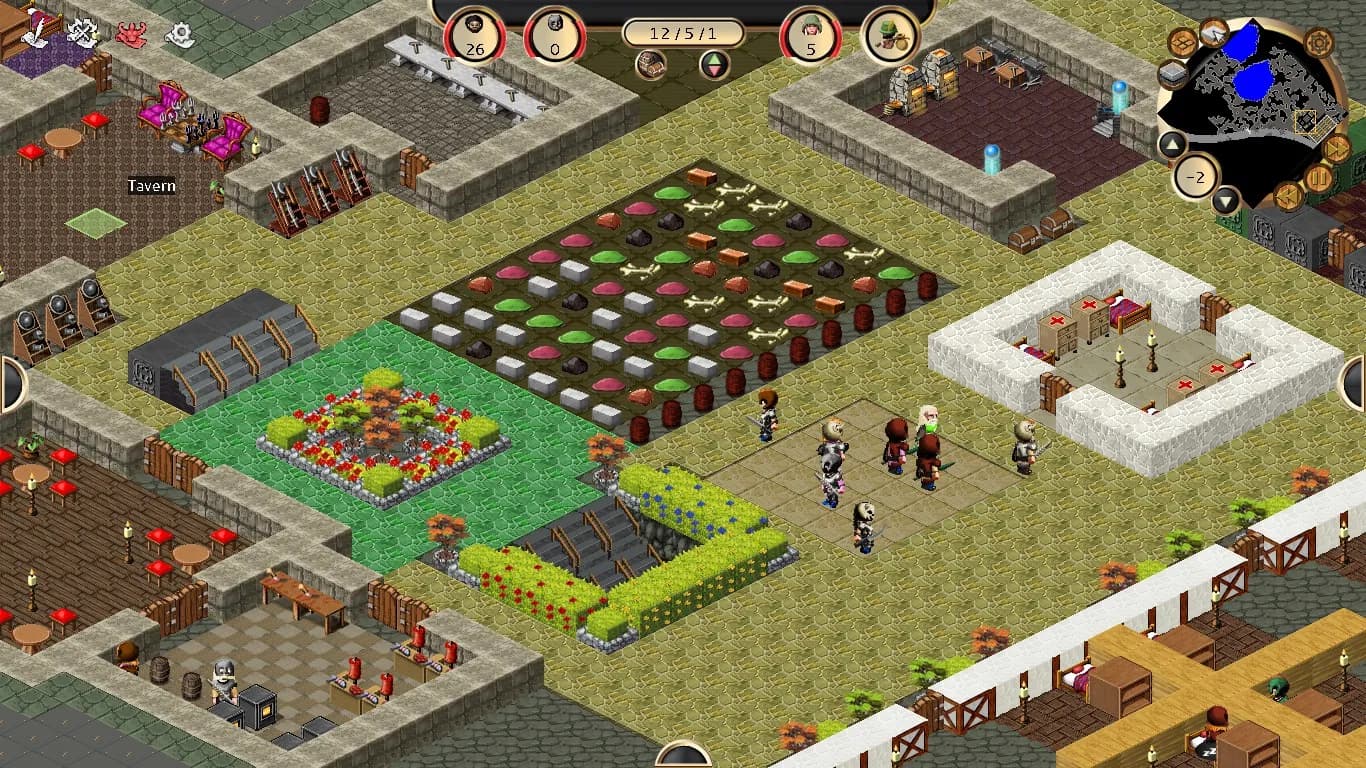The height and width of the screenshot is (768, 1366).
Task: Click the down arrow to descend a level
Action: (x=1226, y=200)
